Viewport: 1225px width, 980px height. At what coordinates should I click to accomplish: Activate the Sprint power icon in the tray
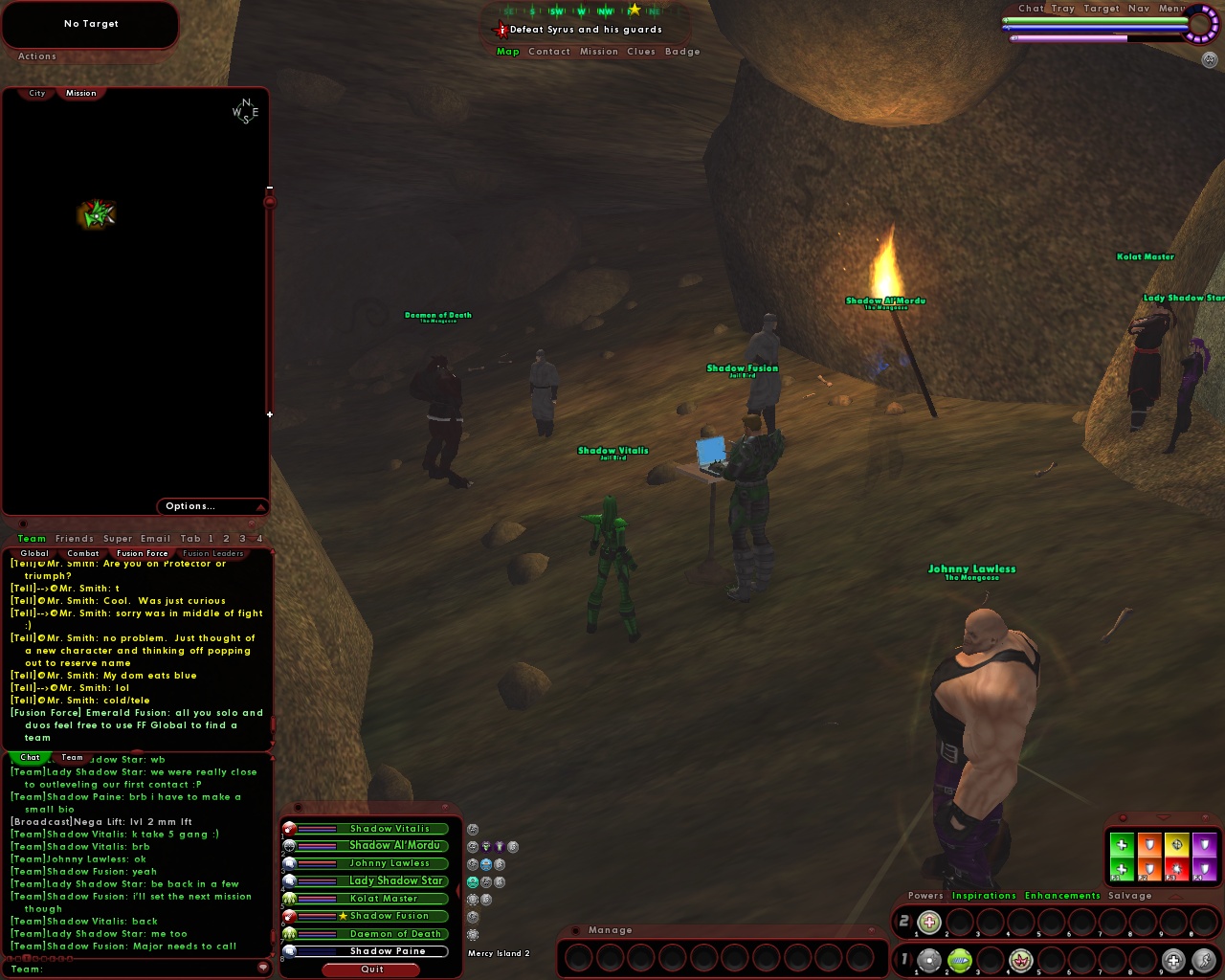click(x=1204, y=961)
